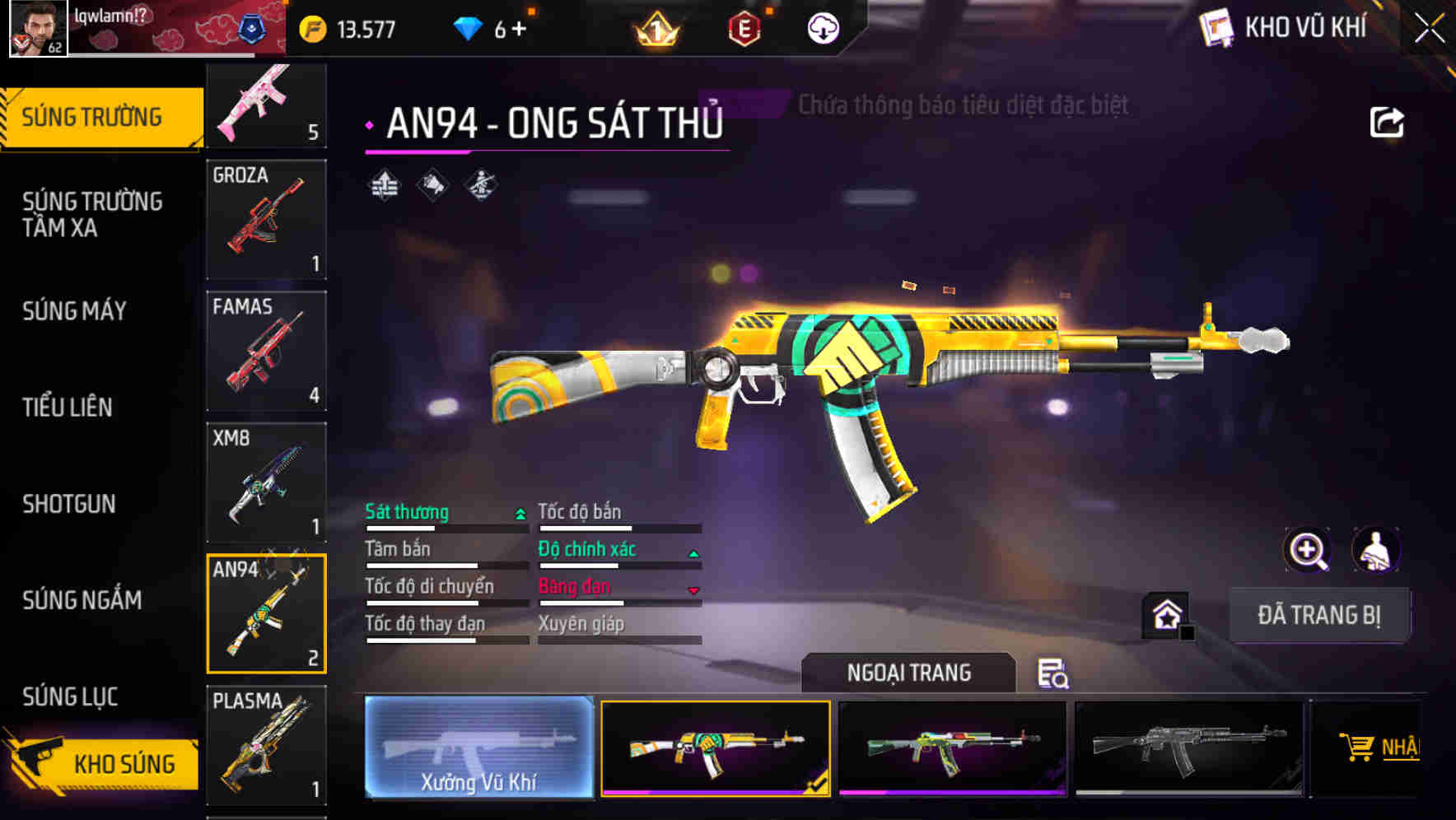Preview the skin on character icon

[1375, 550]
